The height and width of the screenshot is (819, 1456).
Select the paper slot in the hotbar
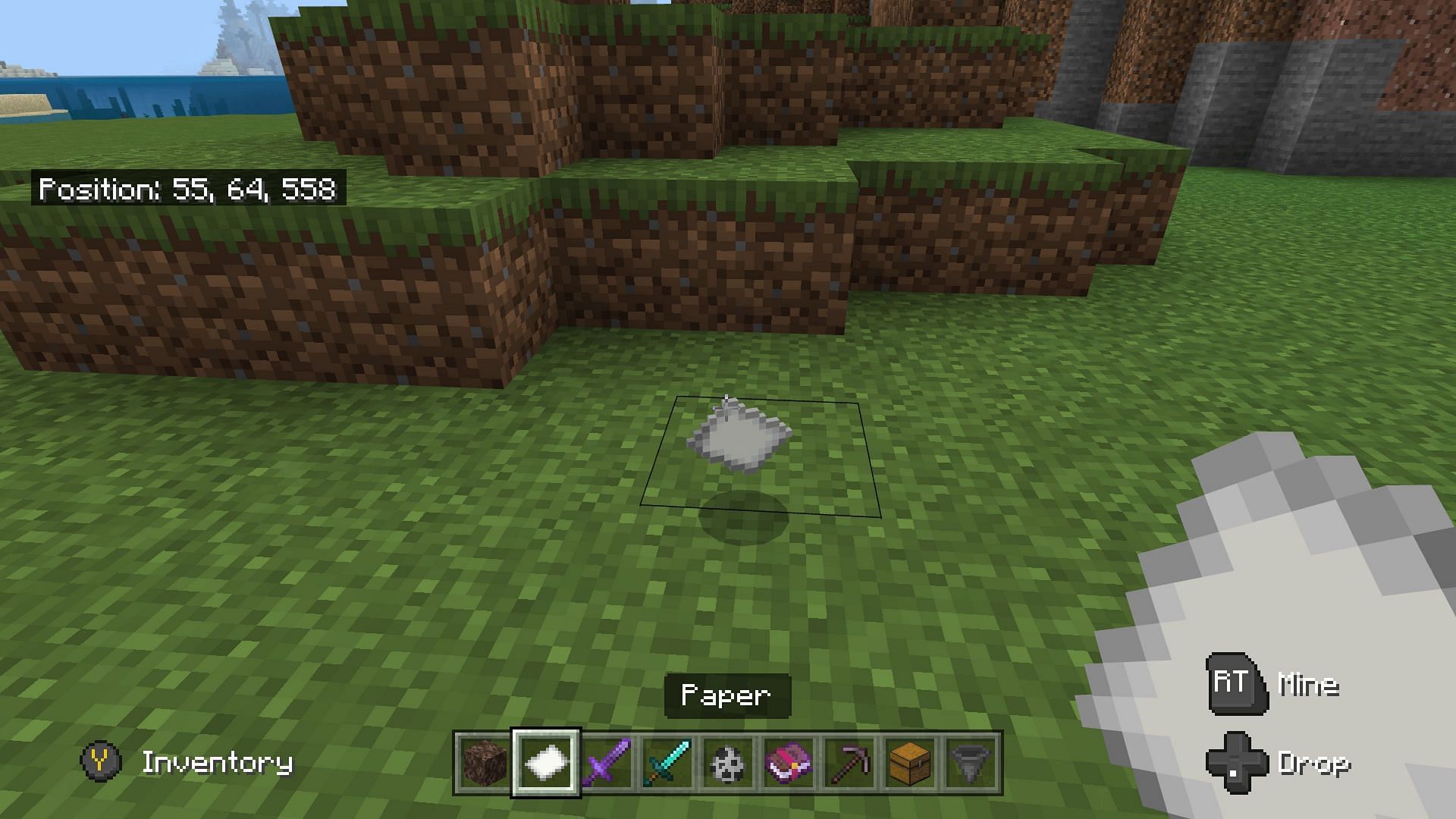[546, 763]
